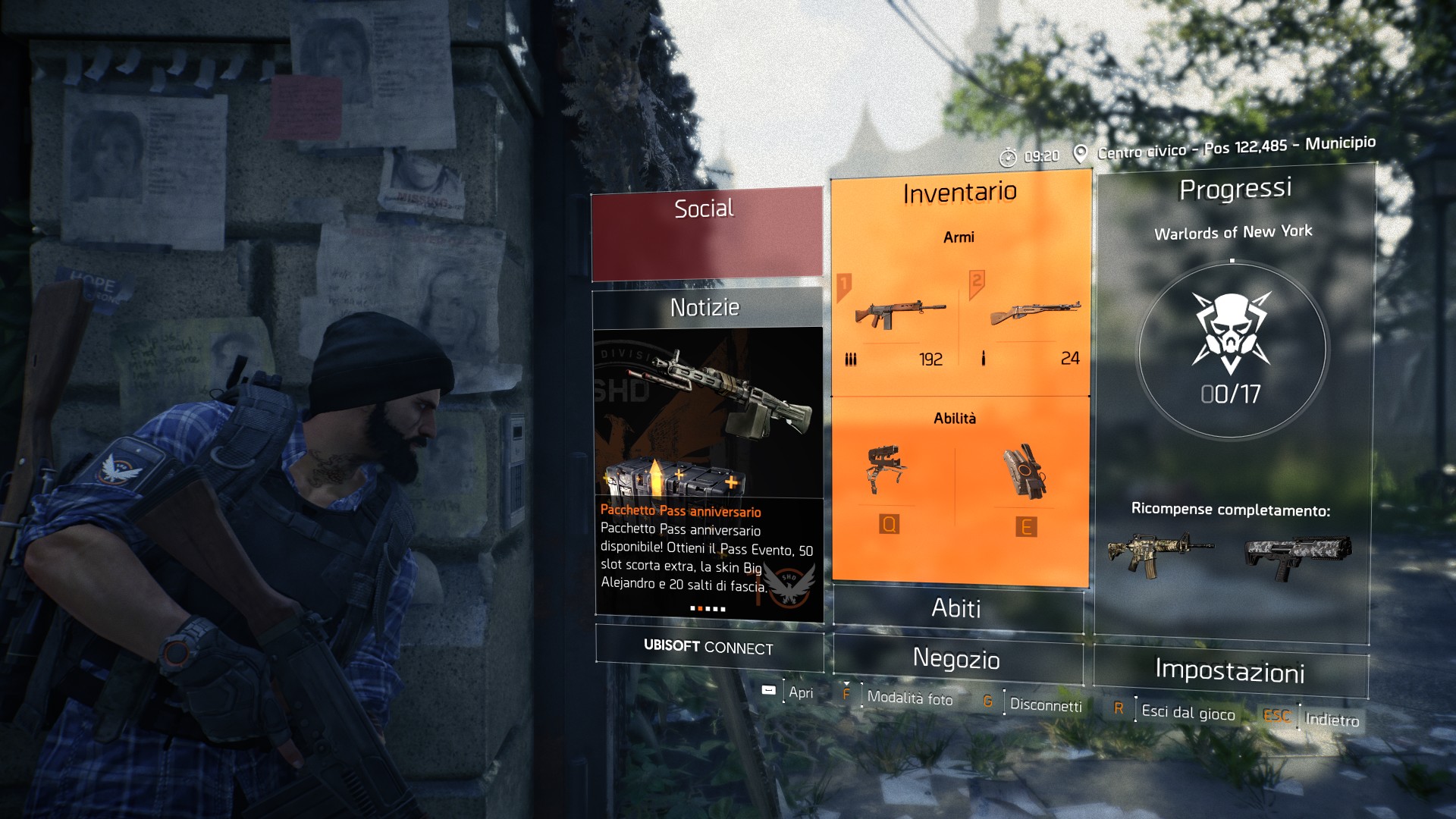Viewport: 1456px width, 819px height.
Task: Open the Abiti apparel menu
Action: point(957,608)
